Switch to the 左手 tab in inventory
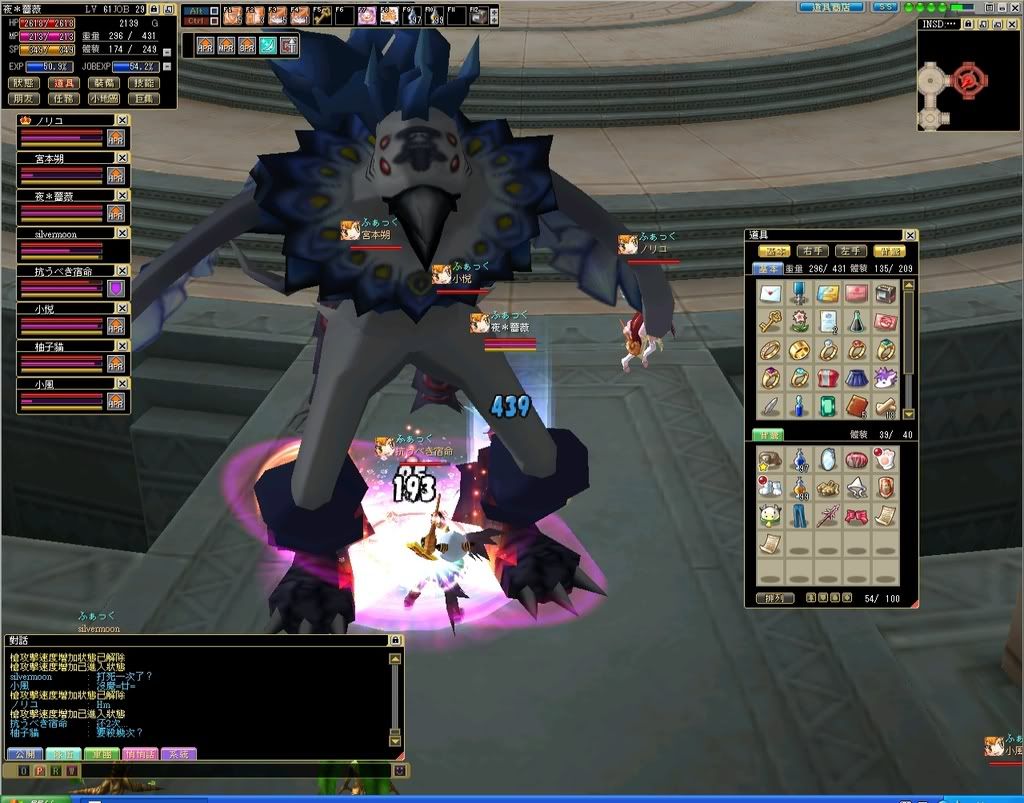The width and height of the screenshot is (1024, 803). pos(850,251)
